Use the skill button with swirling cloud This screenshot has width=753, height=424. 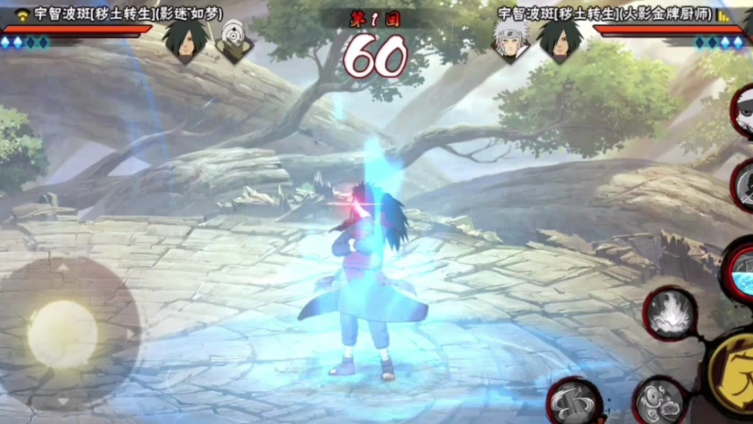pos(660,400)
